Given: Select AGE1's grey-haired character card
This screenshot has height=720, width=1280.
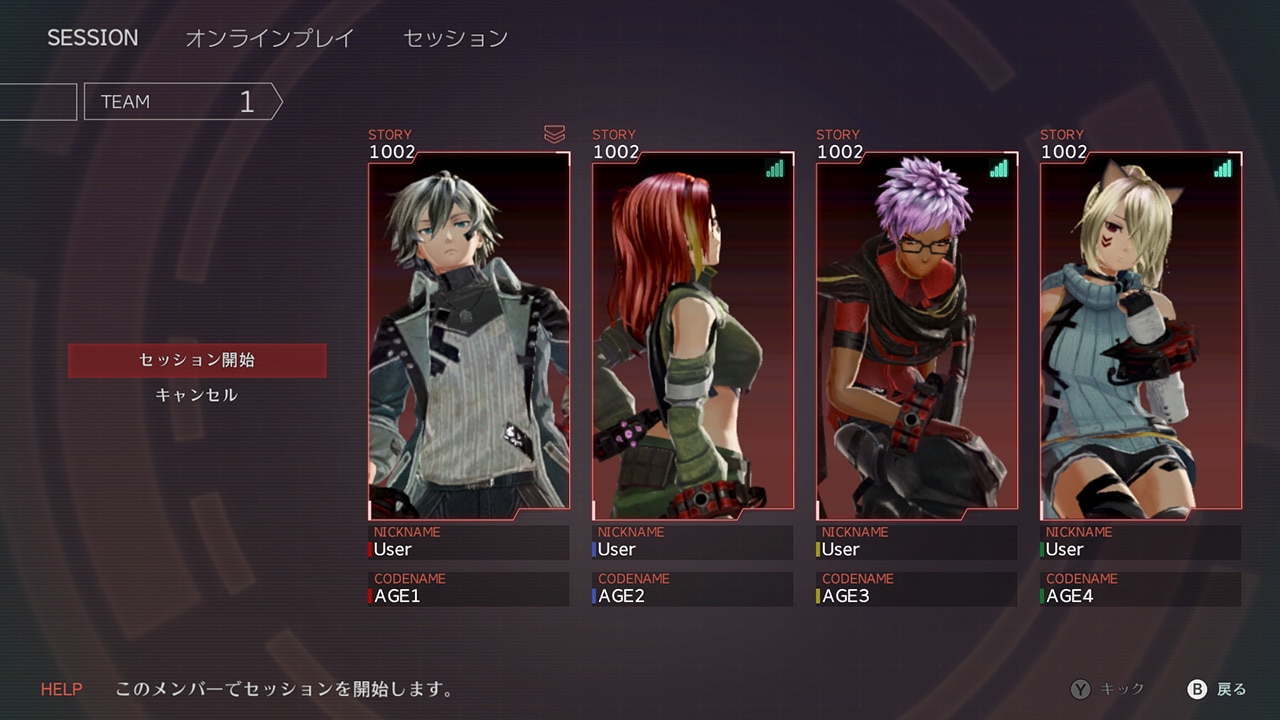Looking at the screenshot, I should (x=469, y=335).
